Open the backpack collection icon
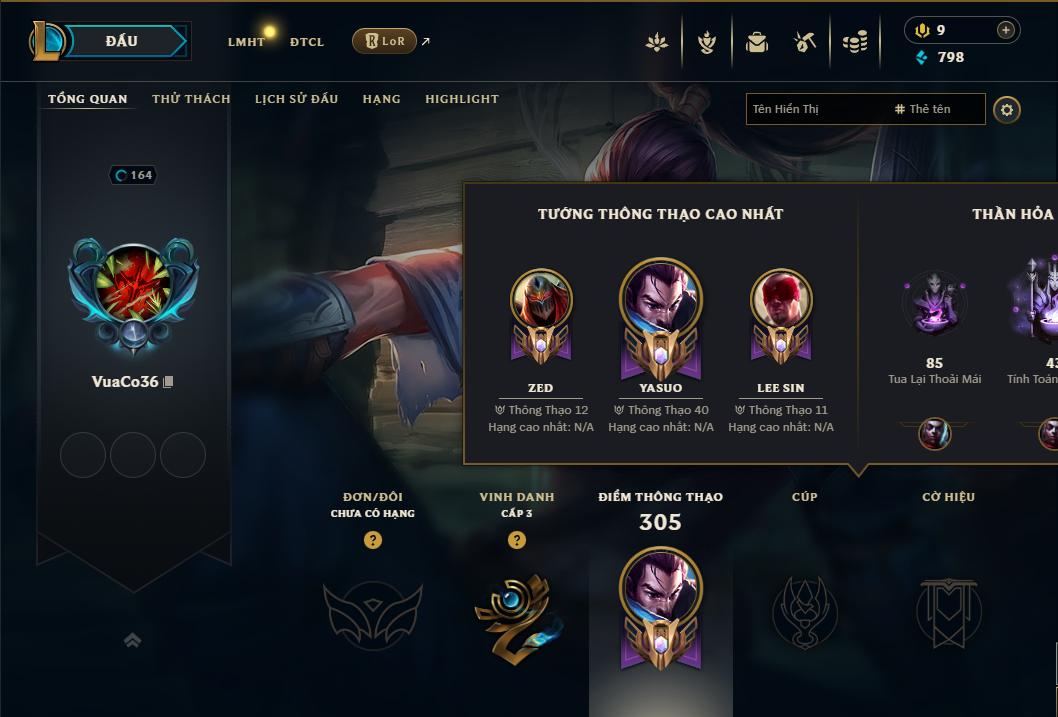Image resolution: width=1058 pixels, height=717 pixels. click(x=757, y=42)
